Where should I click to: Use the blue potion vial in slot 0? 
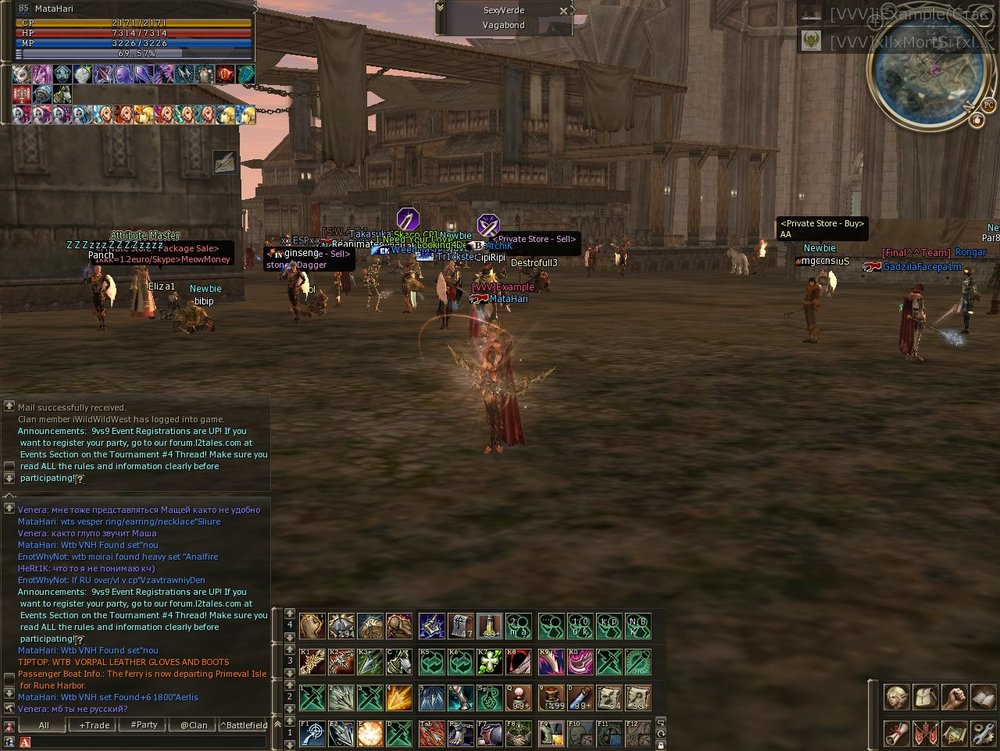click(580, 697)
